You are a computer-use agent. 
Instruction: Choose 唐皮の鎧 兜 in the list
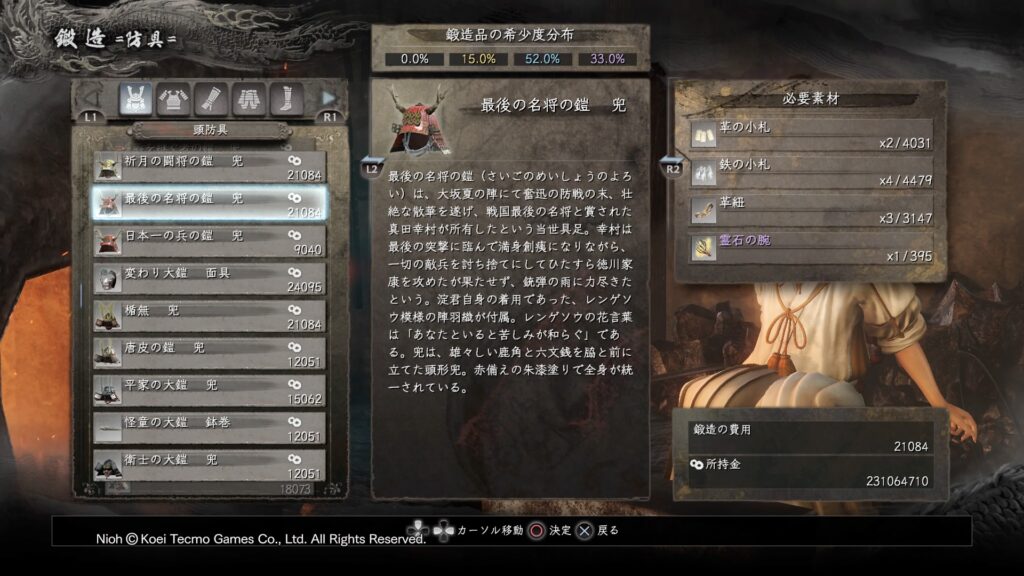[x=210, y=352]
